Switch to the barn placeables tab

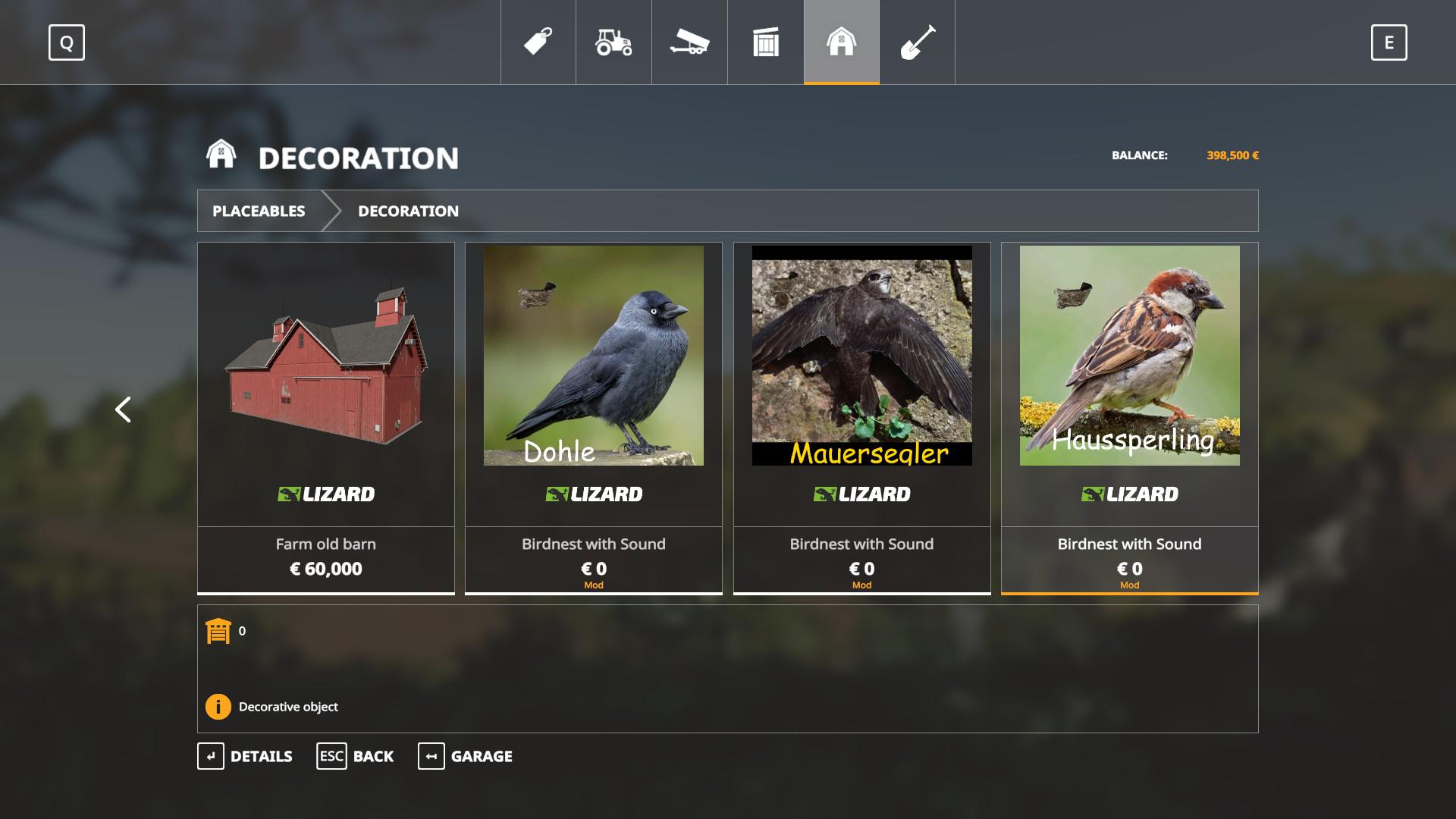[841, 42]
